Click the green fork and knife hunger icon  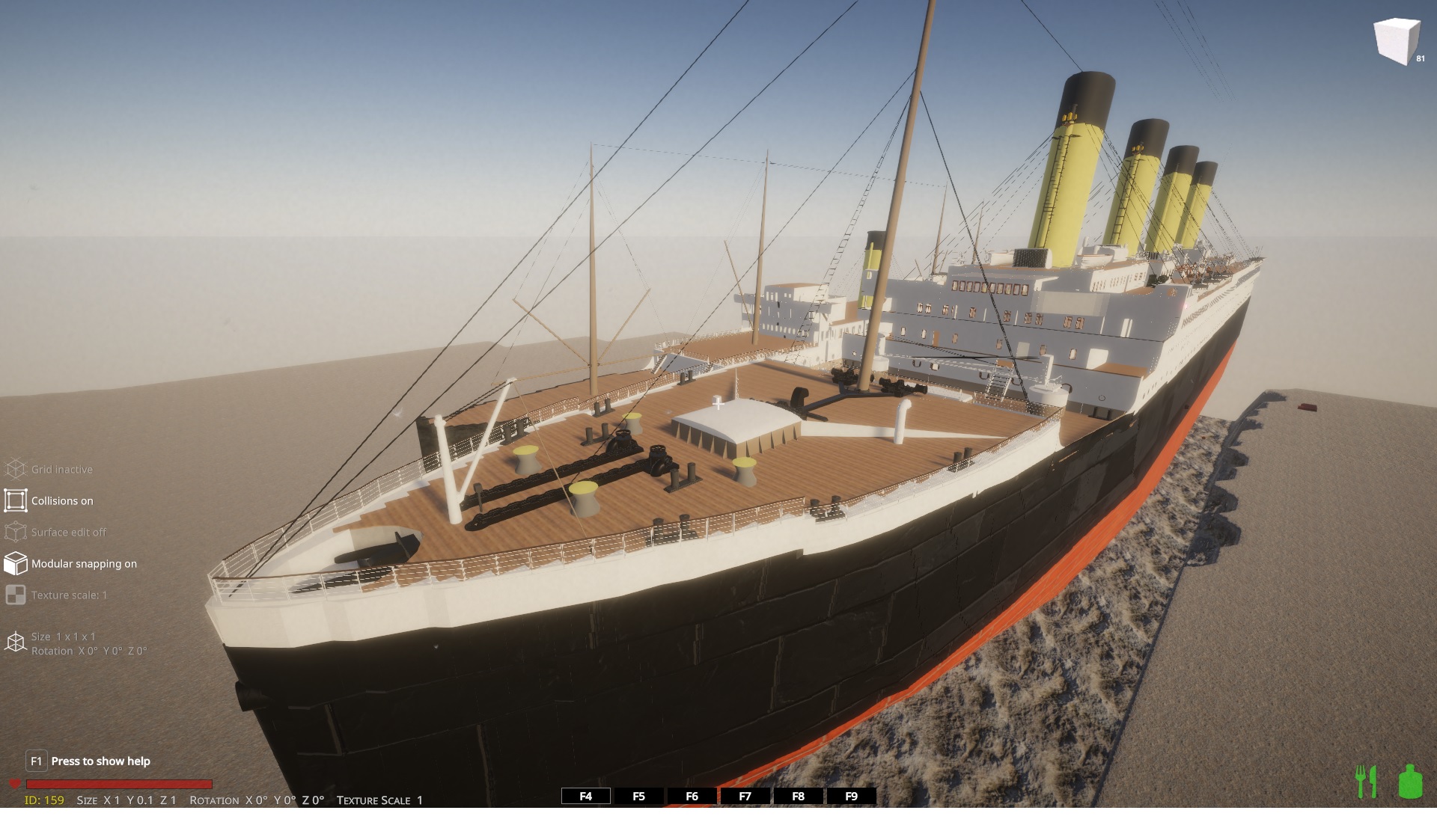click(x=1367, y=782)
